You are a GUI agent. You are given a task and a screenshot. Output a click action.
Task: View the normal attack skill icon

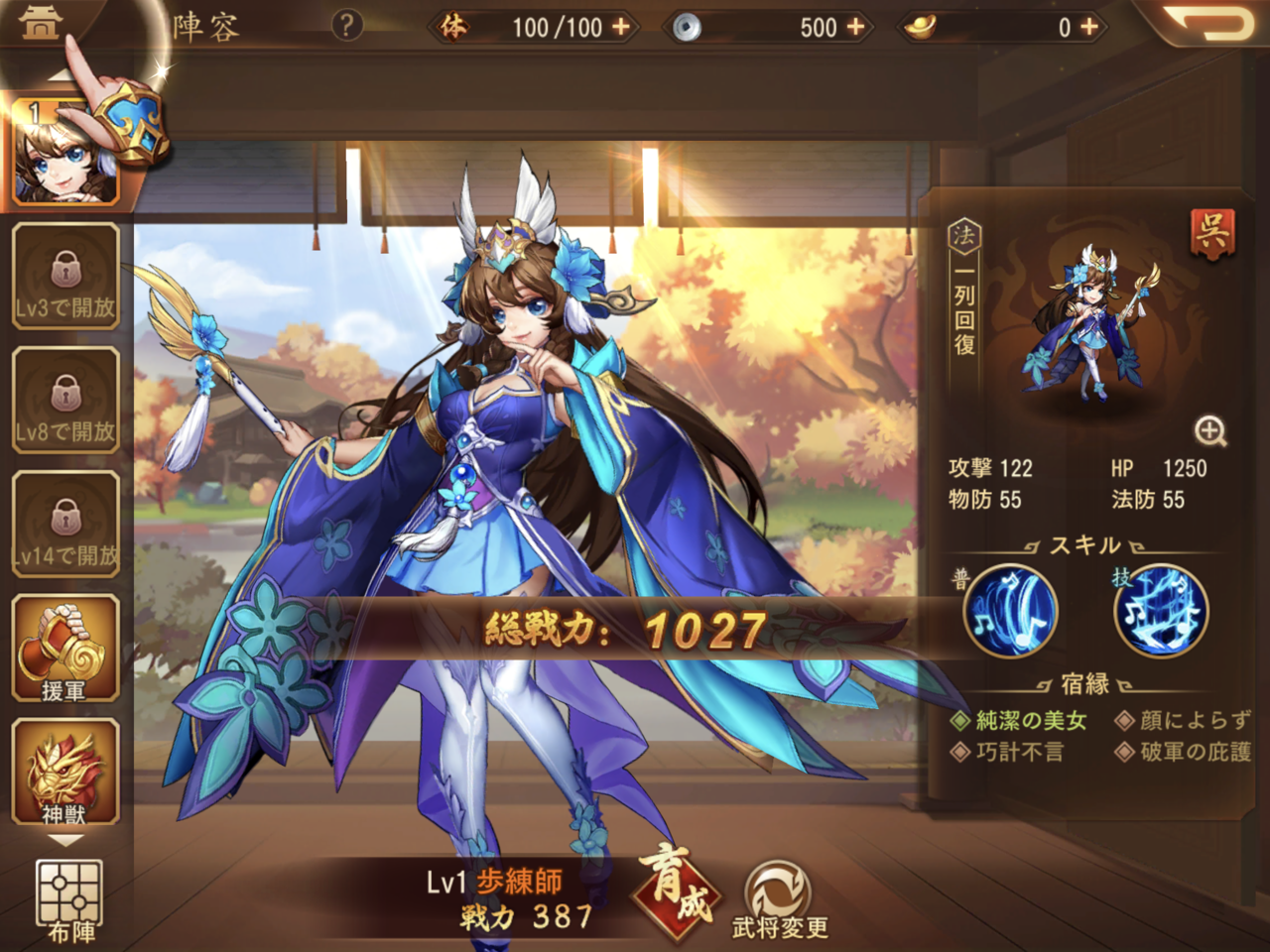(x=1010, y=611)
